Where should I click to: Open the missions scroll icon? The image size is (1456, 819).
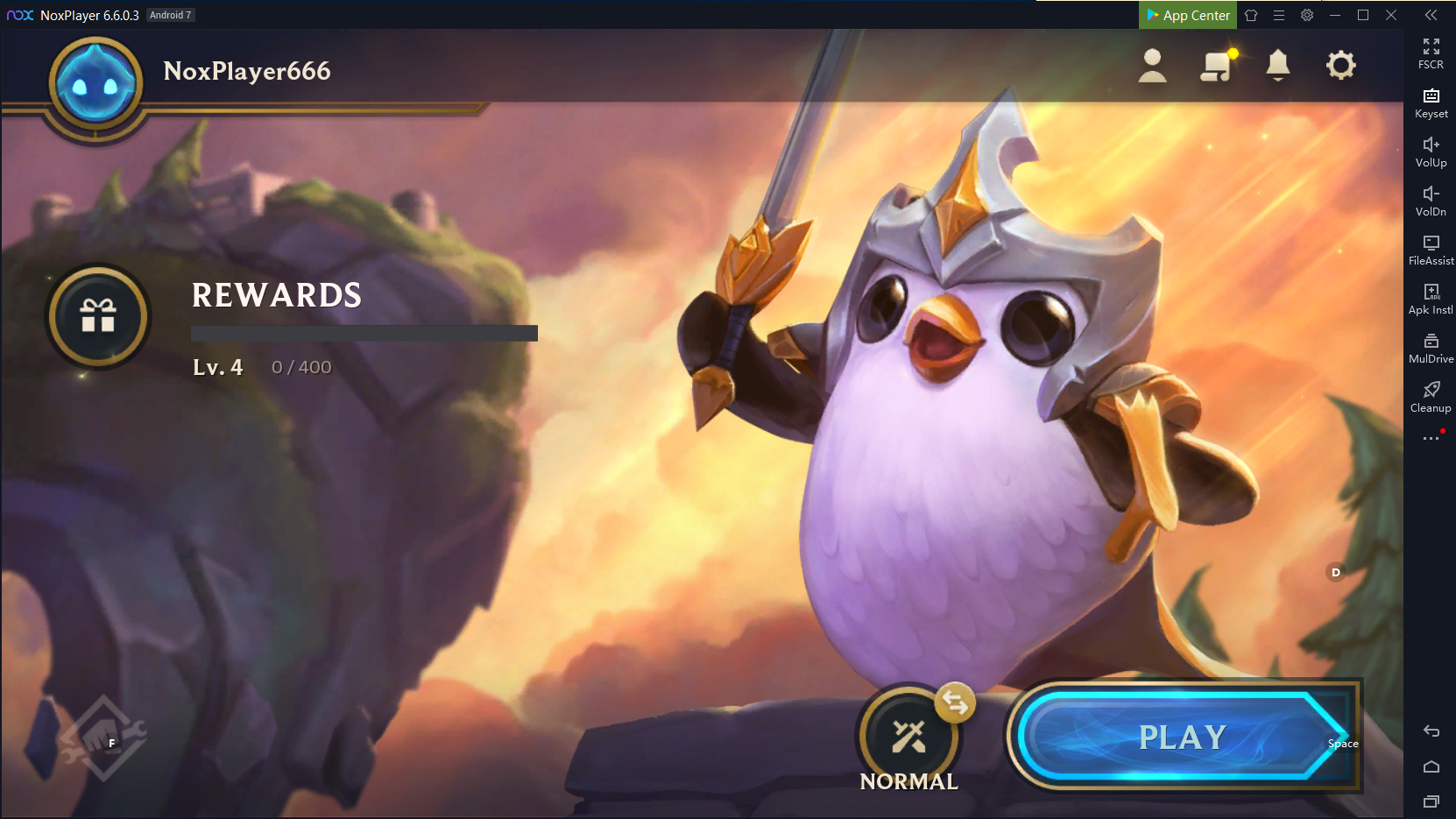coord(1216,66)
